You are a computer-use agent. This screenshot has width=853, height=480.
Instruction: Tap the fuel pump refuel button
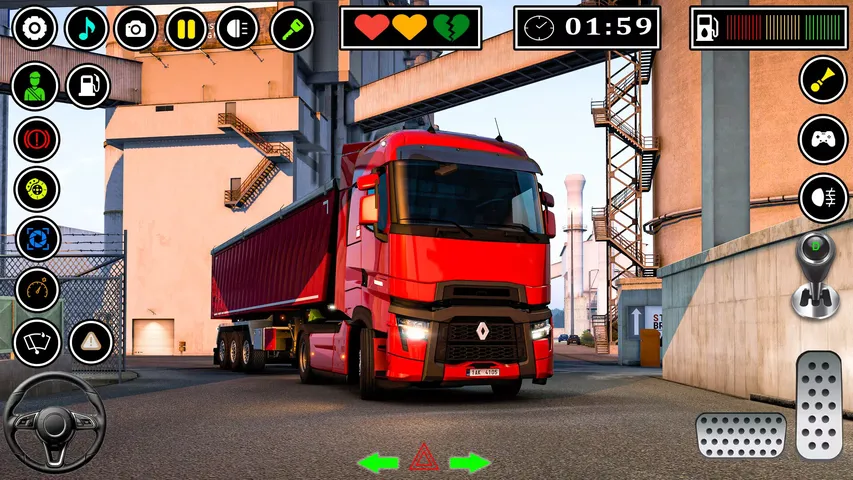point(88,86)
